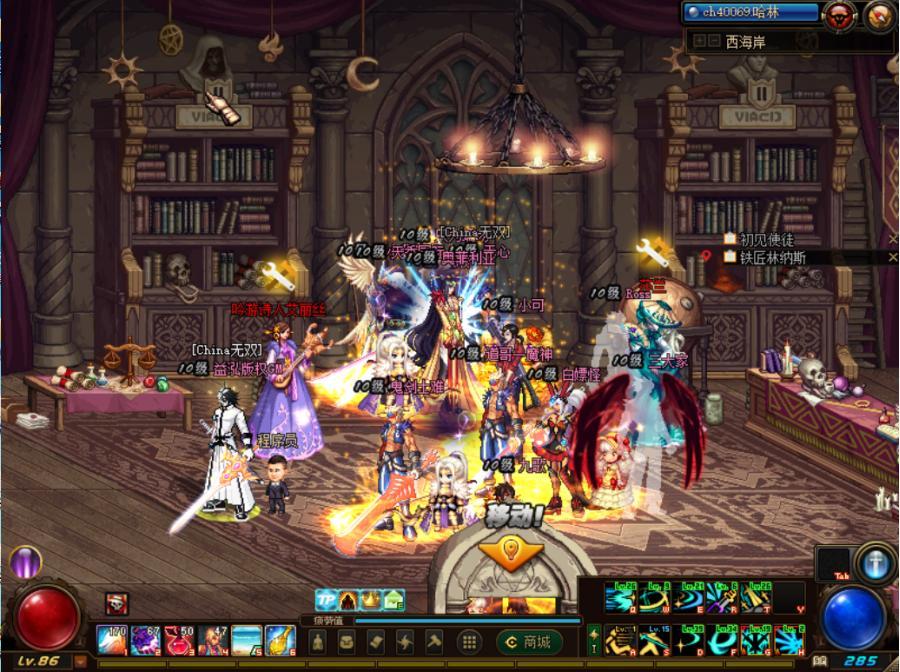Use the golden flask in slot 6
The width and height of the screenshot is (900, 672).
[x=280, y=640]
